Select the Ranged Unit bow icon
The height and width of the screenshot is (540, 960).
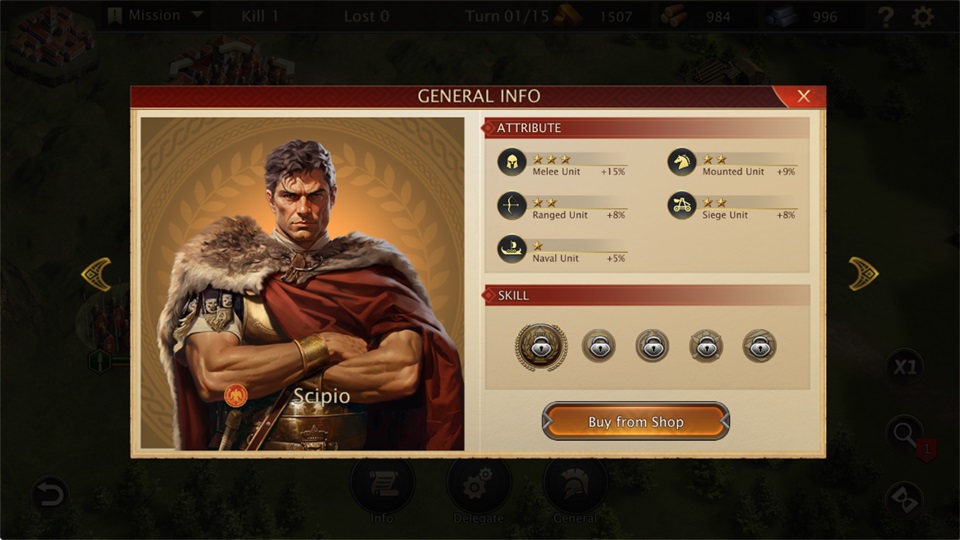click(512, 206)
